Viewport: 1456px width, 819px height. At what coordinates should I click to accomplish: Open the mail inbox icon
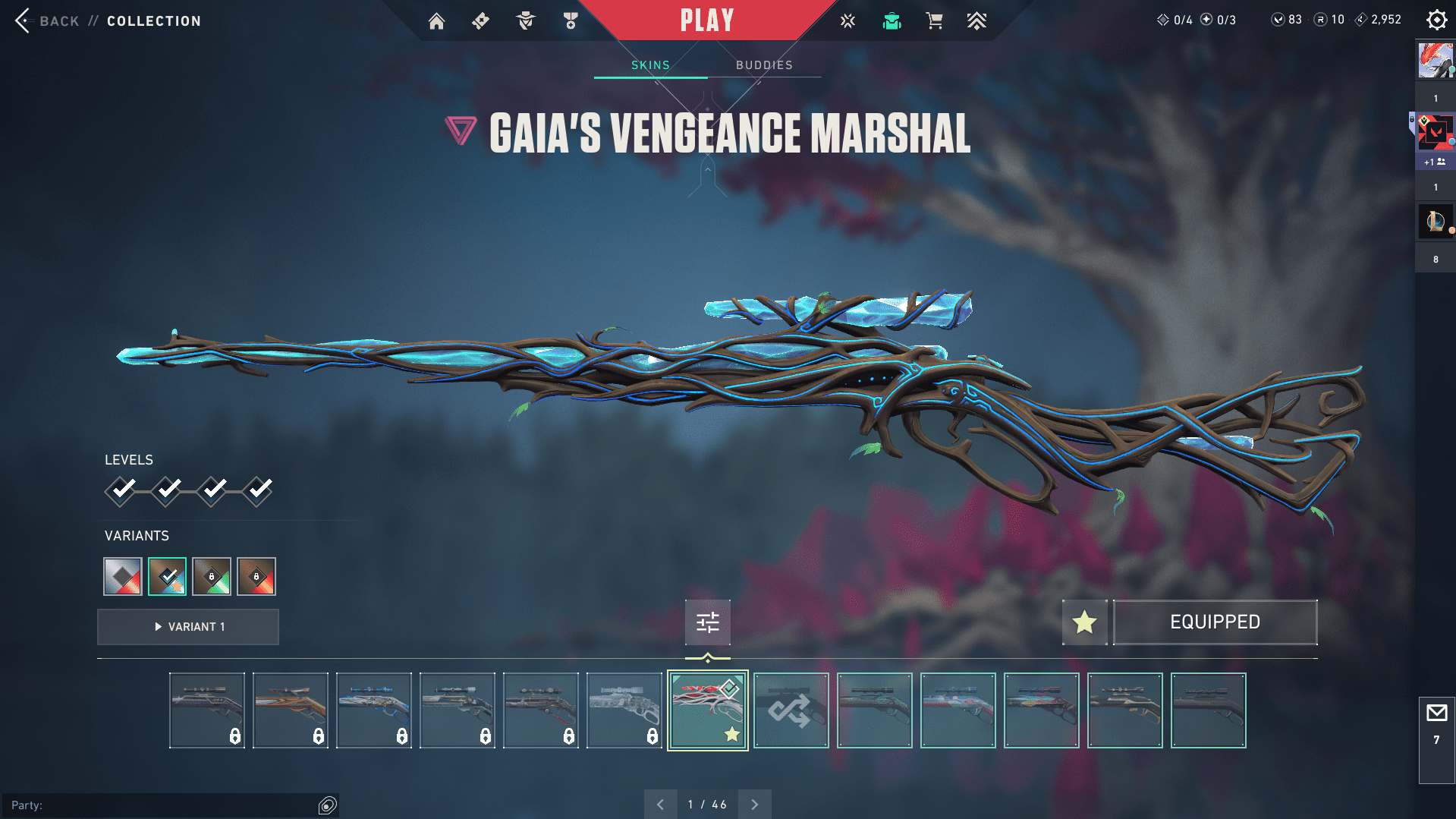(1436, 713)
